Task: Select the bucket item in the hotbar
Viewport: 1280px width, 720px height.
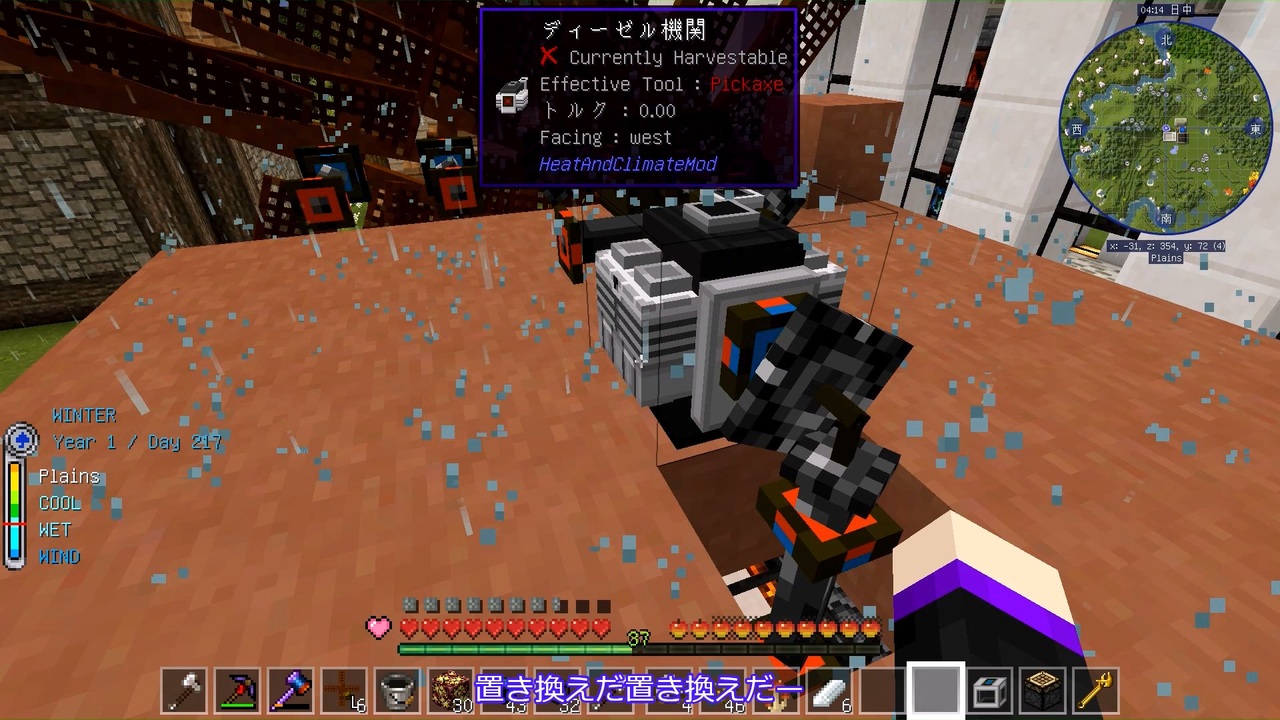Action: coord(396,688)
